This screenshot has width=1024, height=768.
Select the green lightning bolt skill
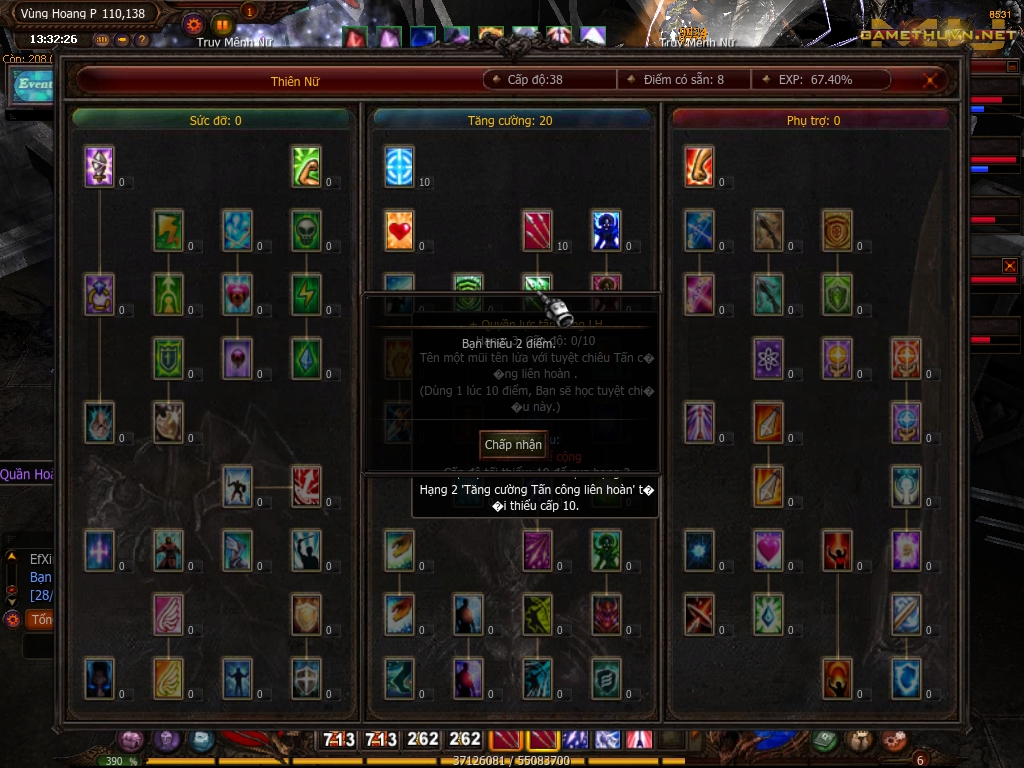click(306, 294)
